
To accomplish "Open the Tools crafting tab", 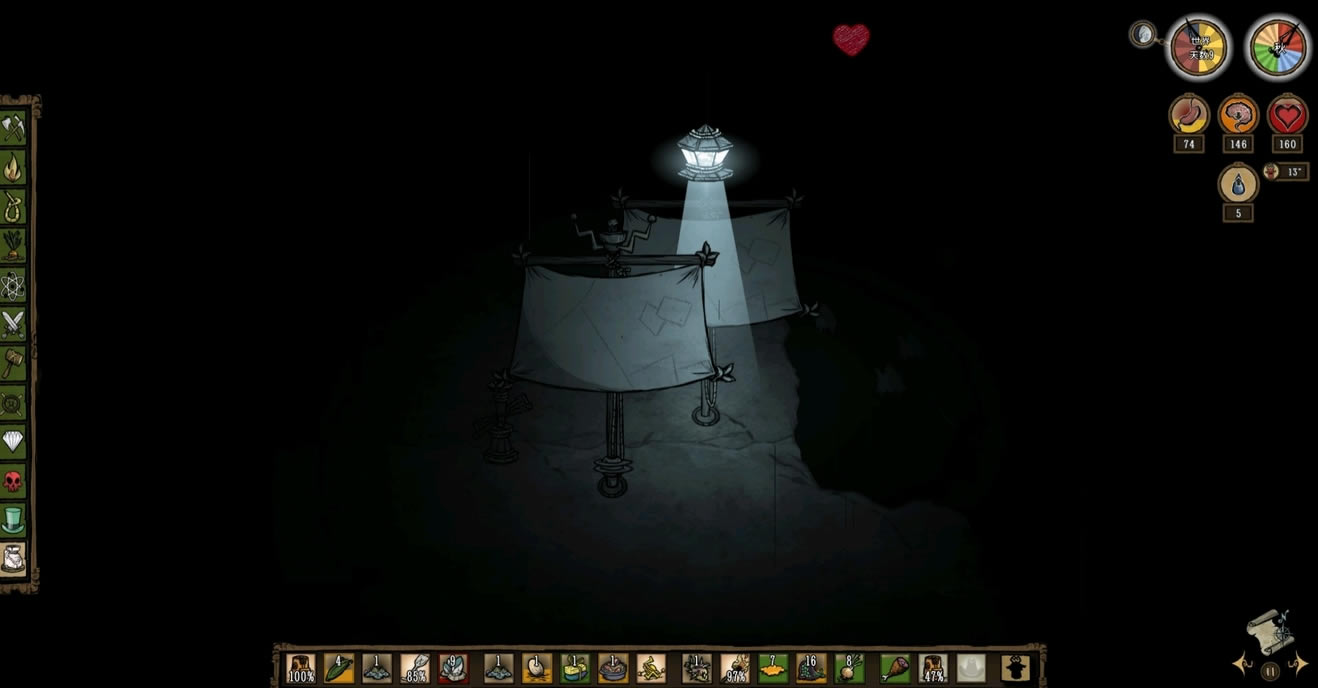I will 13,128.
